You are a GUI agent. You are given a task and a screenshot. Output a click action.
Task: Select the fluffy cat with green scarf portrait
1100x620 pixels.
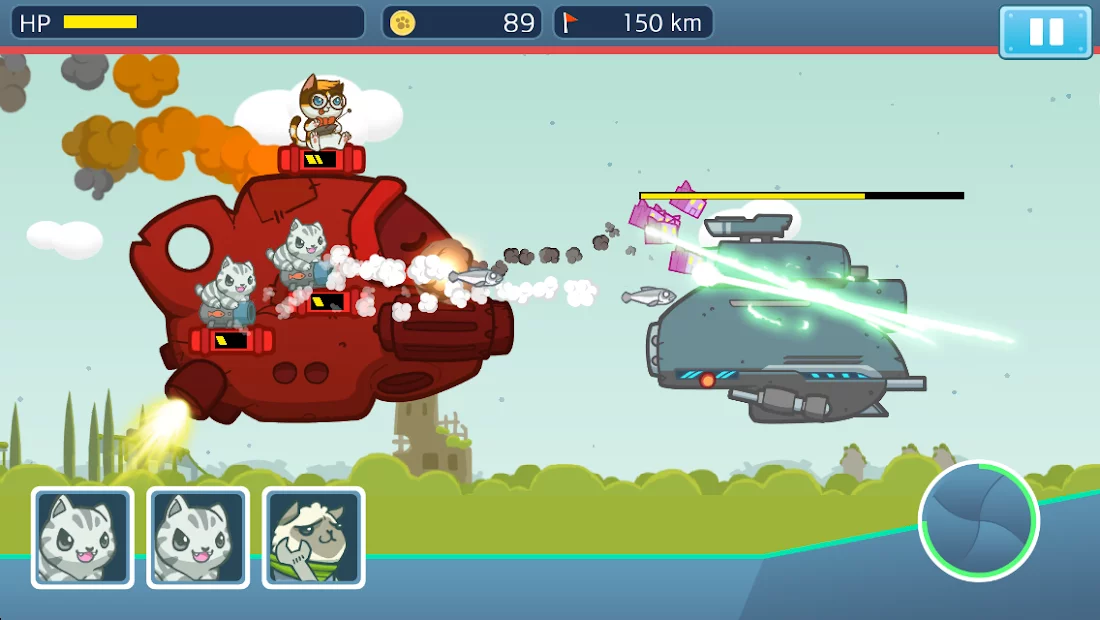point(313,537)
